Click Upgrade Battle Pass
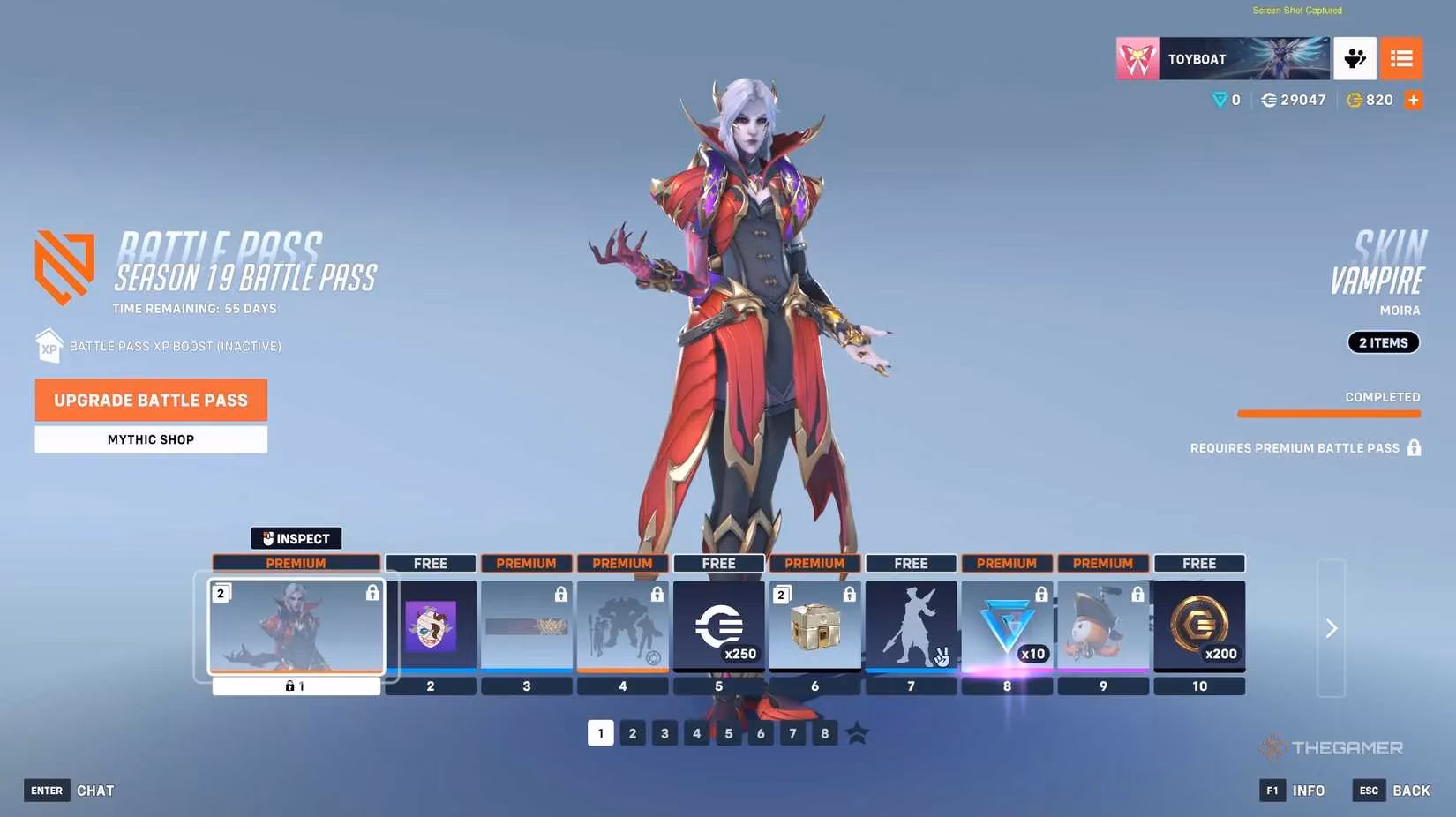 click(150, 400)
